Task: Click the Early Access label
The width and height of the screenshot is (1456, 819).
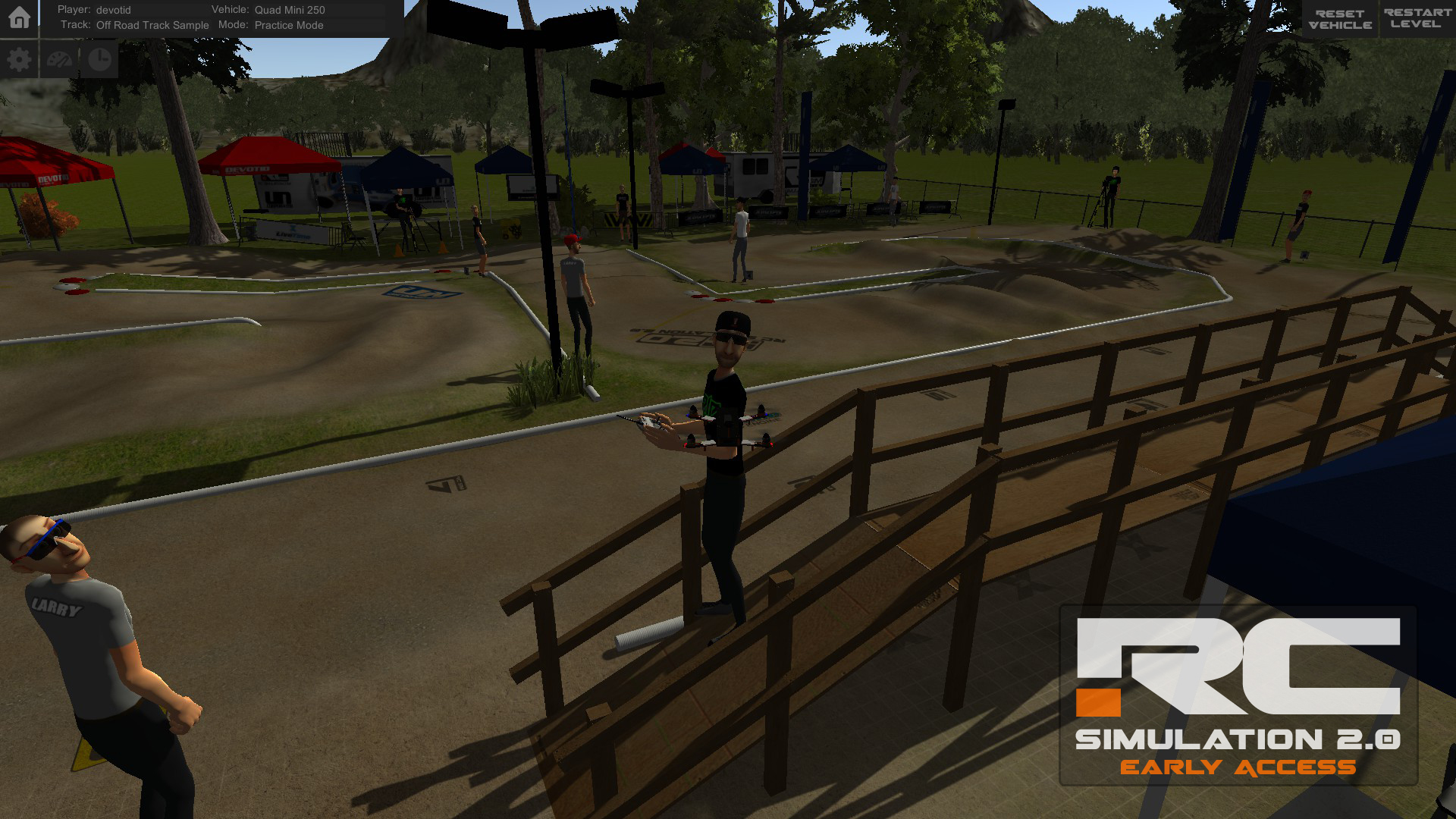Action: (1238, 766)
